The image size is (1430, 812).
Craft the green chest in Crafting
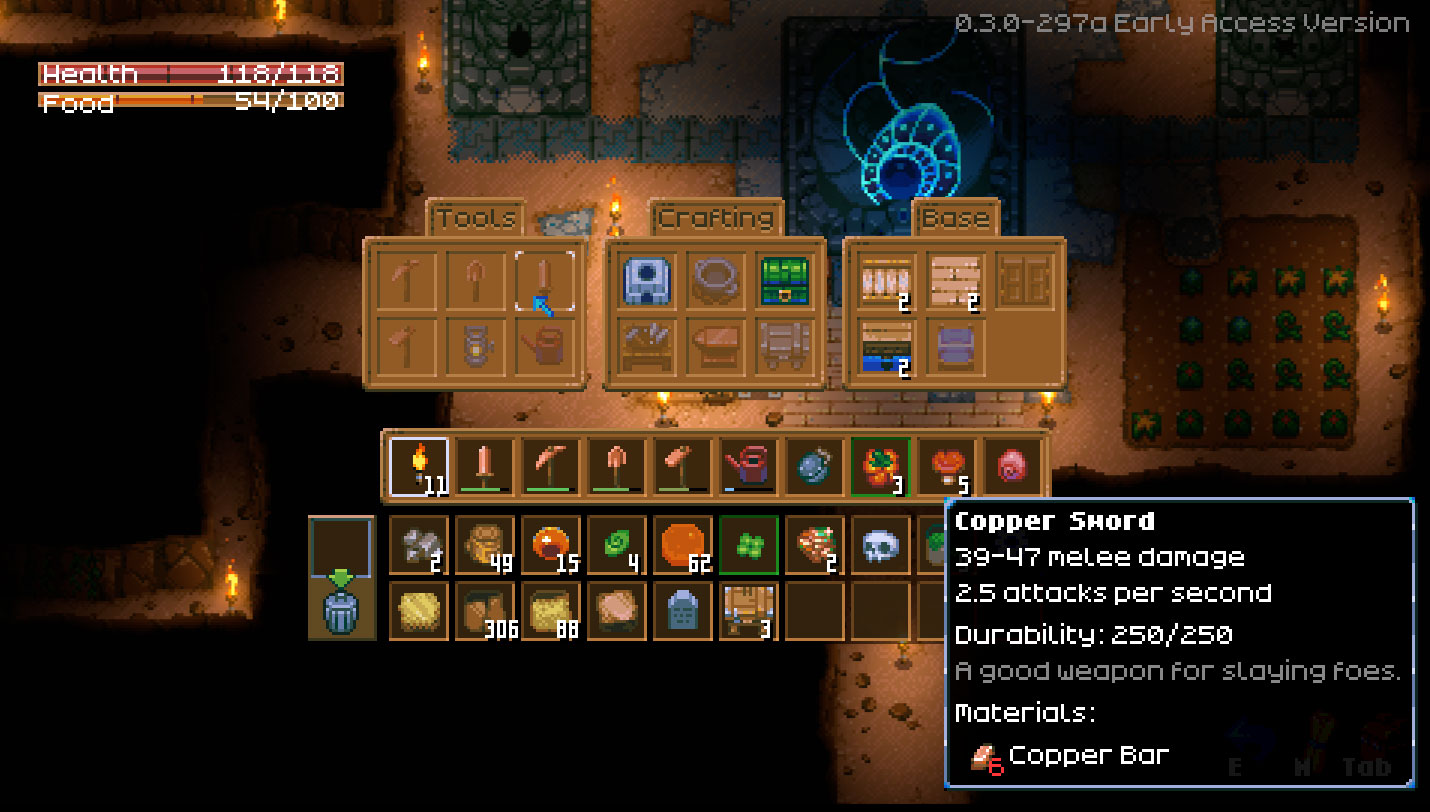click(x=784, y=281)
